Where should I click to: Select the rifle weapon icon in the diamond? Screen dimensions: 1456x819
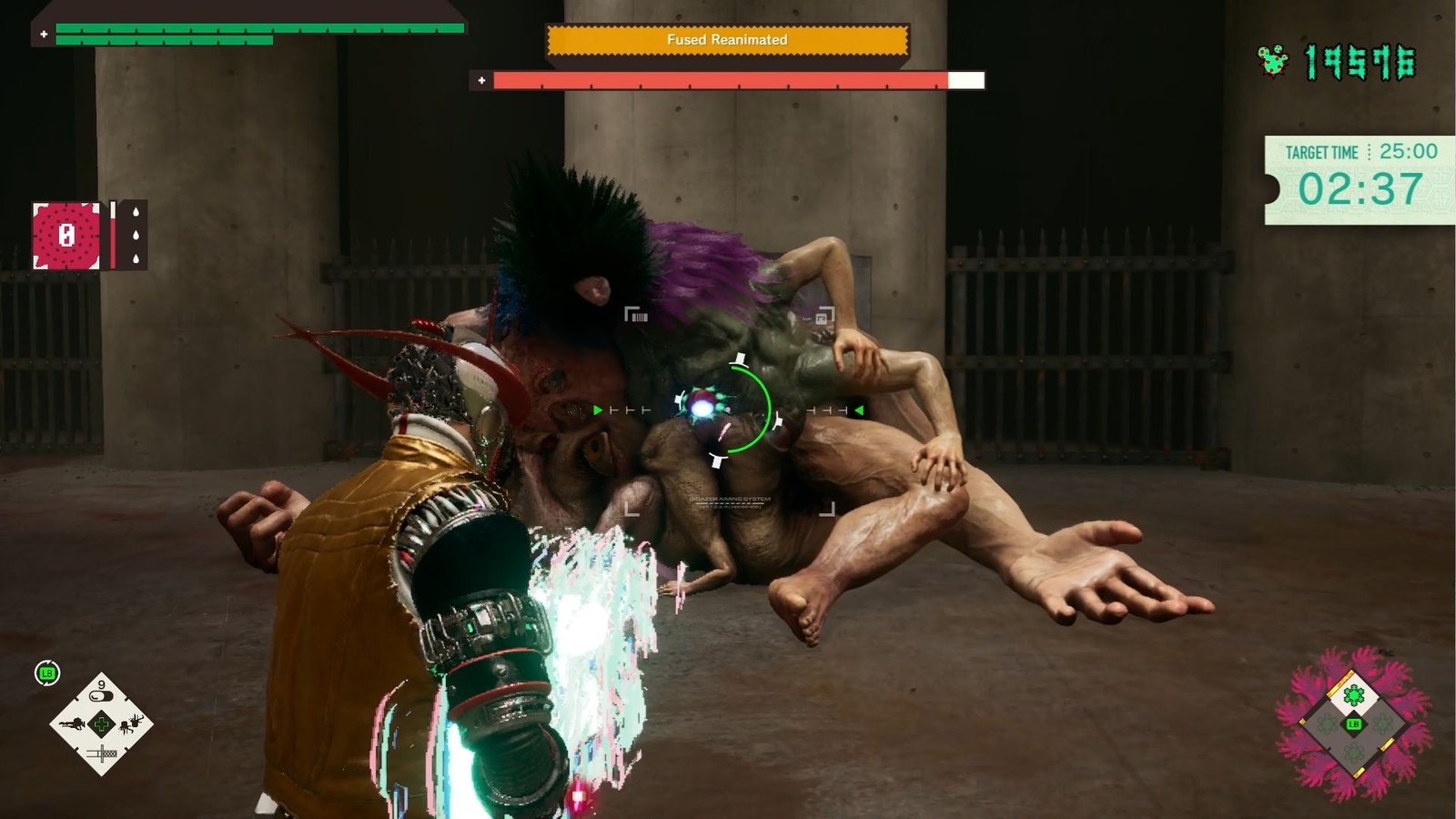click(72, 724)
